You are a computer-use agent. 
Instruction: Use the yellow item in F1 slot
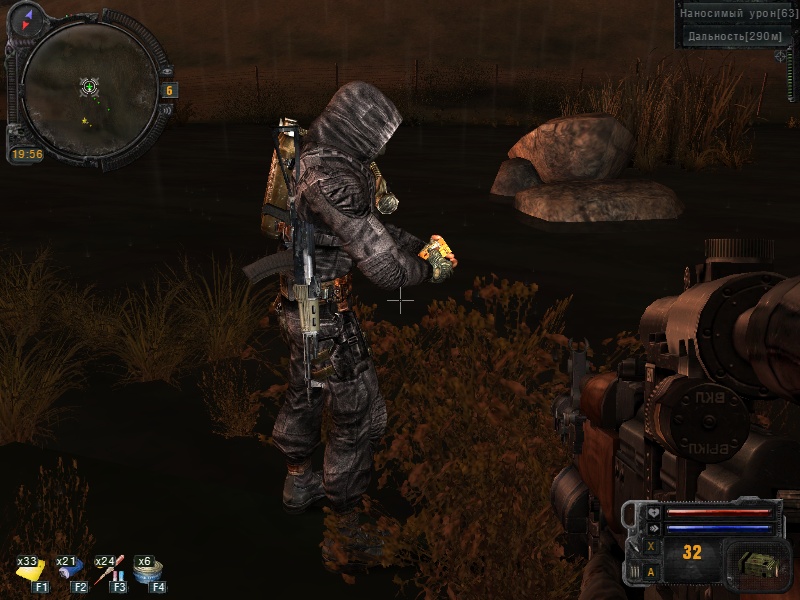(x=31, y=573)
